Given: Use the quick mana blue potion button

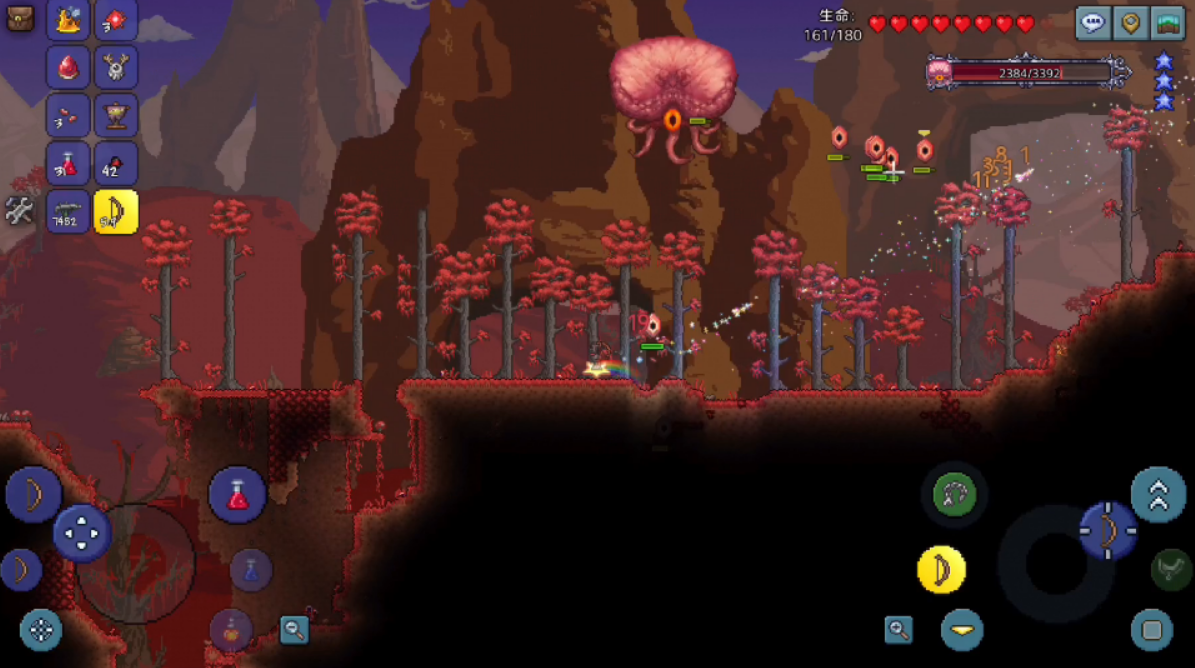Looking at the screenshot, I should tap(252, 570).
